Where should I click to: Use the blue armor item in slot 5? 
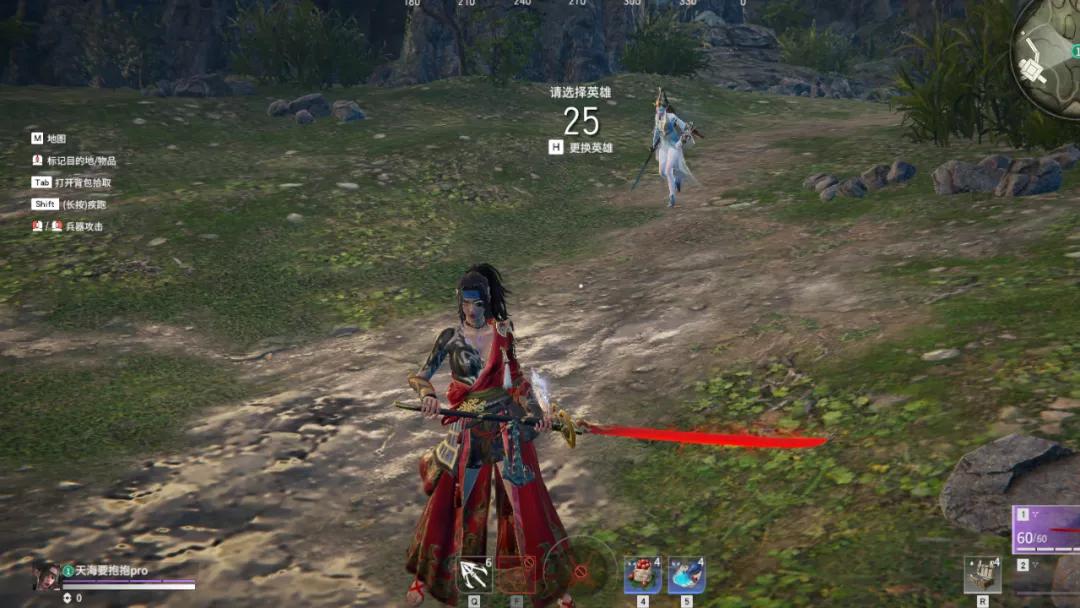pos(686,575)
